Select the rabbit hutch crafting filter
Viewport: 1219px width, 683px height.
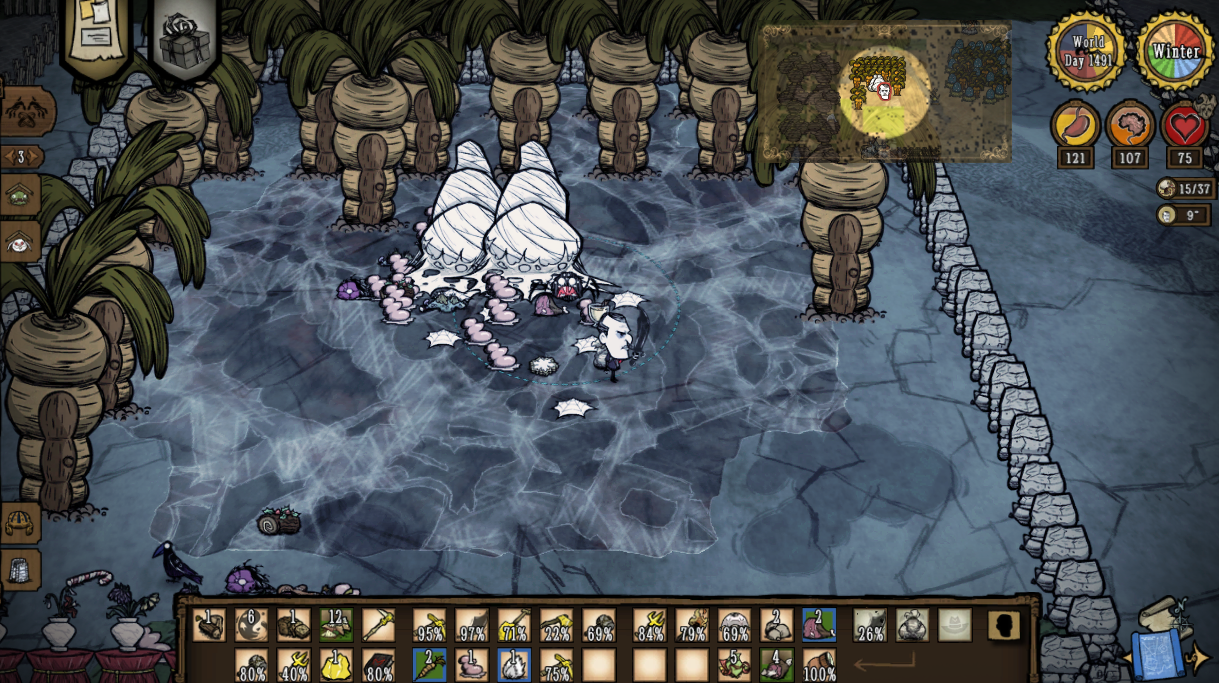click(21, 241)
